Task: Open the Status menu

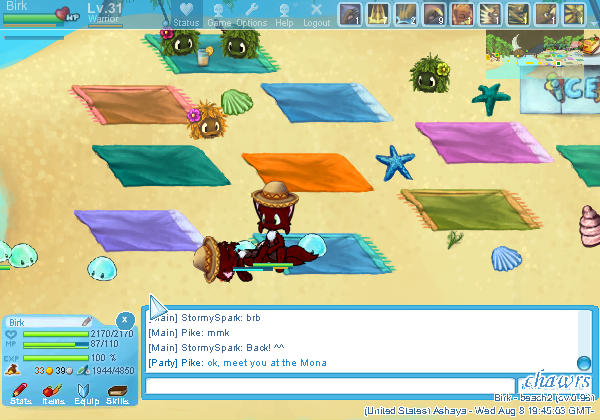Action: point(185,14)
